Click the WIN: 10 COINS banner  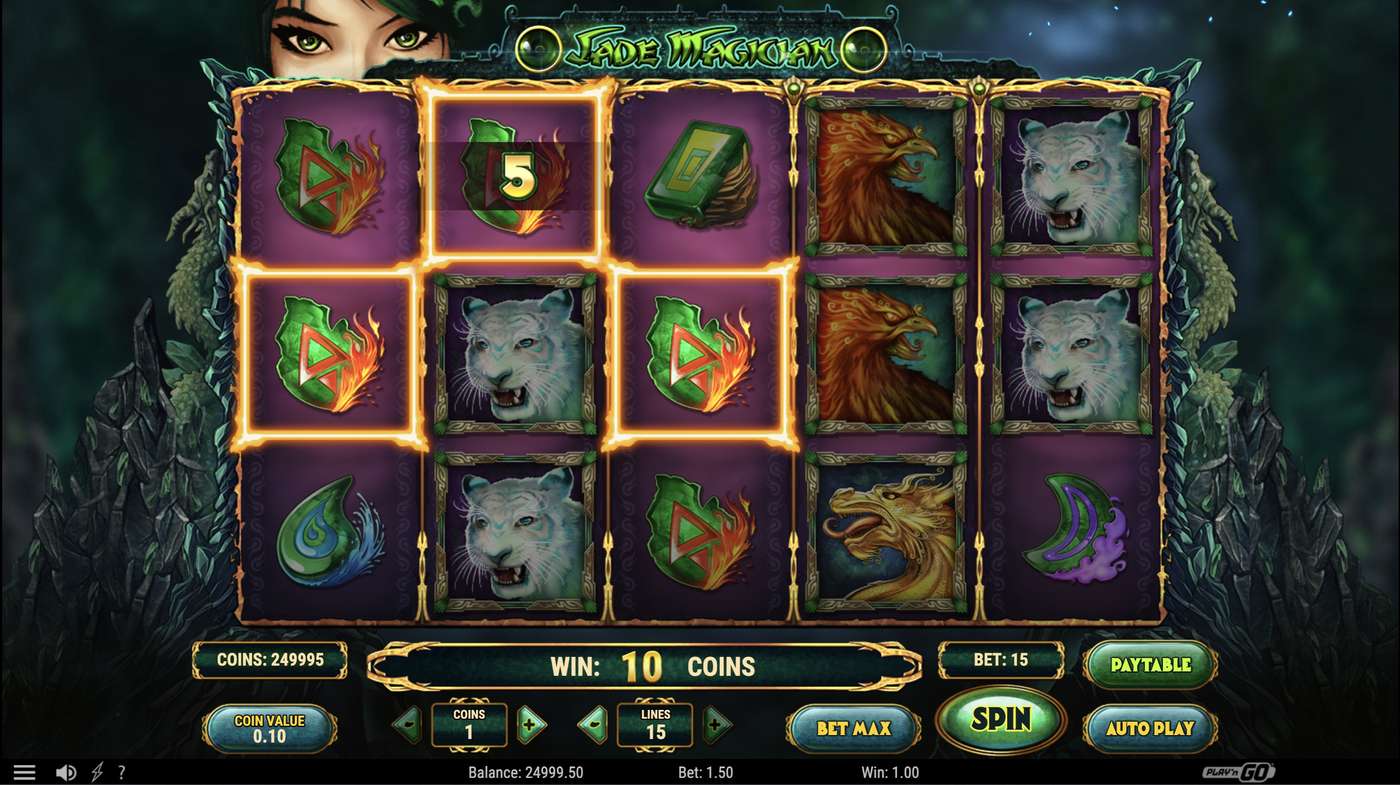pyautogui.click(x=650, y=665)
